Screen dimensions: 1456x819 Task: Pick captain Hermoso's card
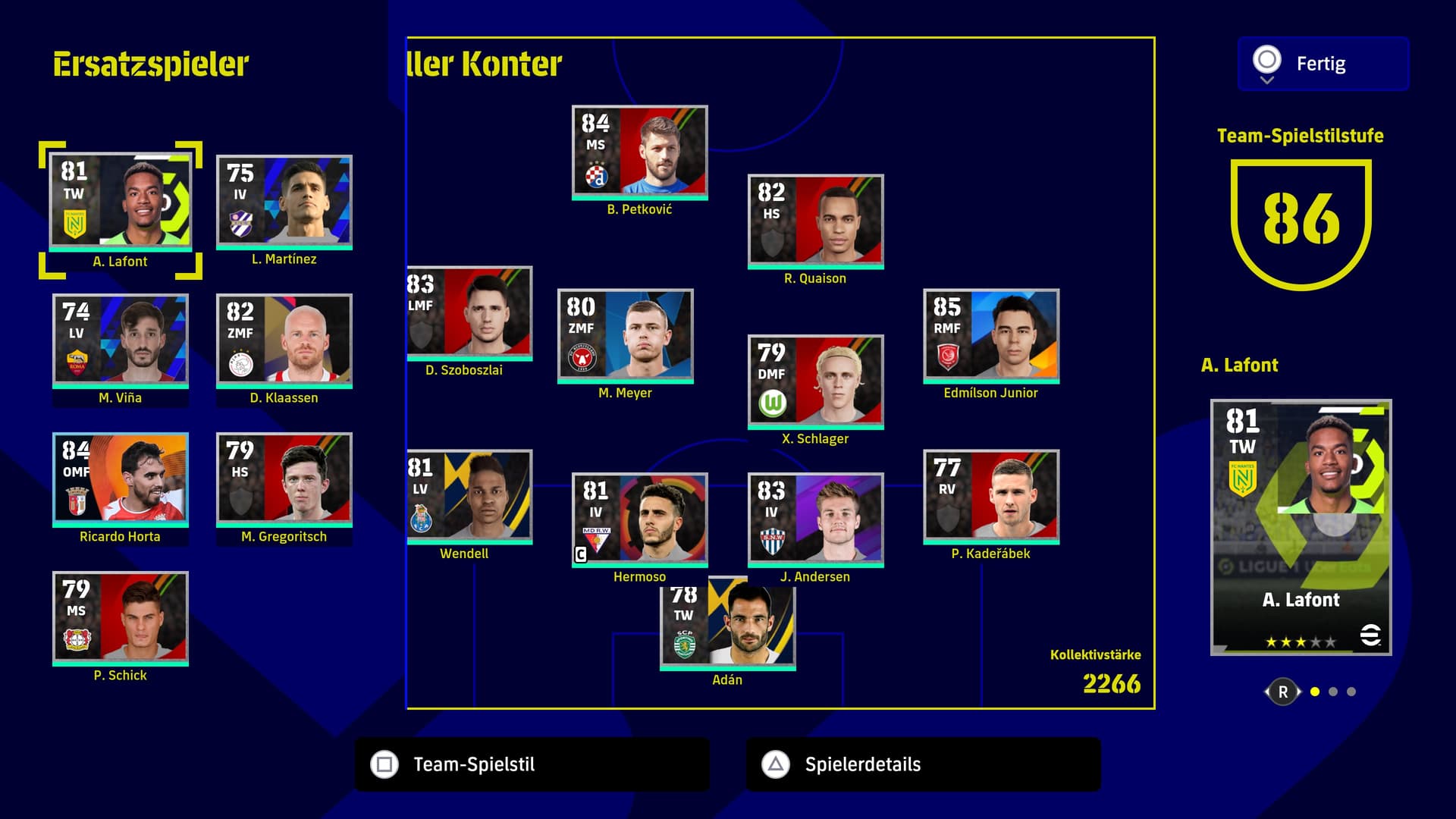[x=639, y=520]
